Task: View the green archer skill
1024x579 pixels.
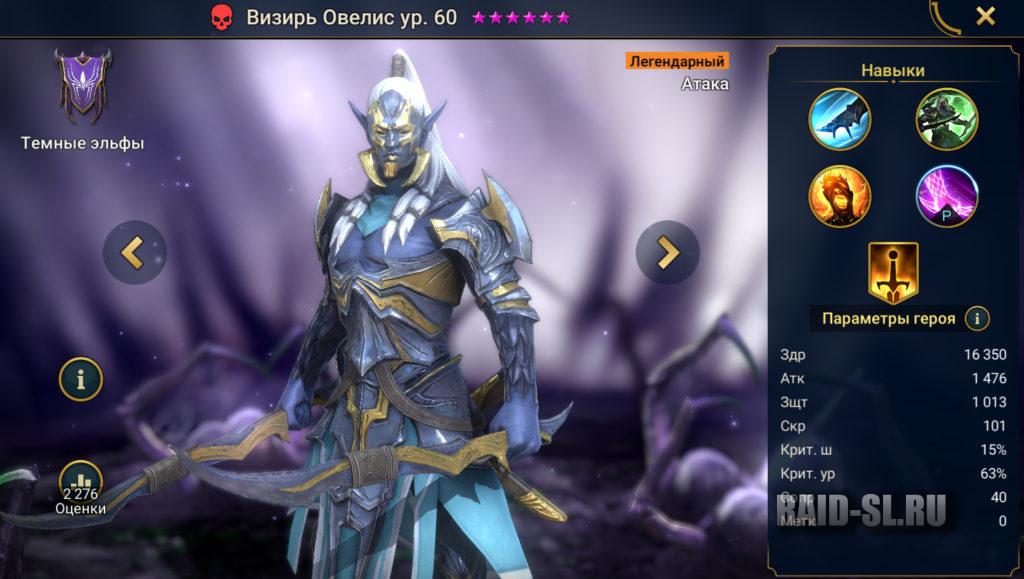Action: (946, 119)
